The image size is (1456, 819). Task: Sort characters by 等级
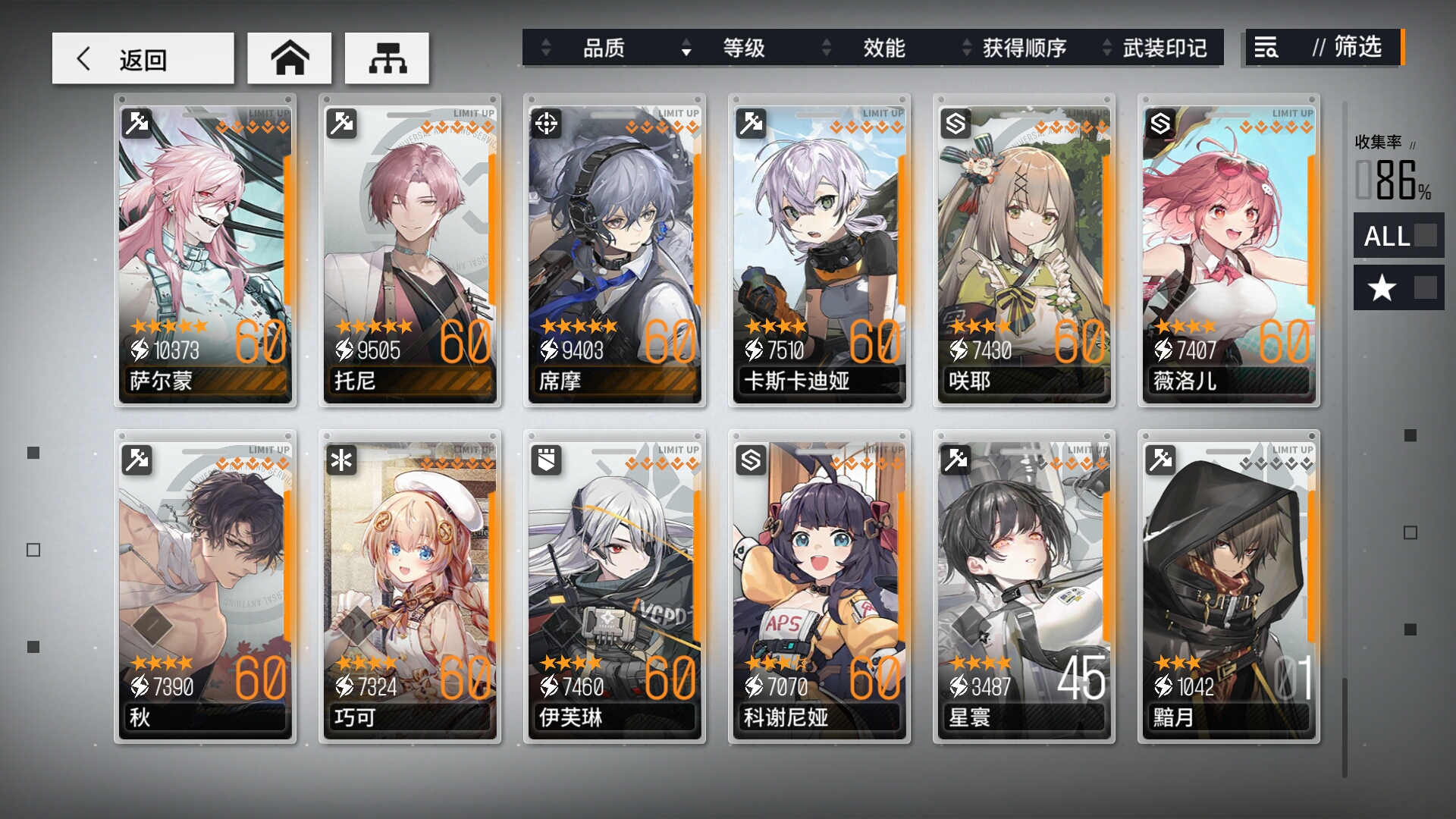coord(743,49)
